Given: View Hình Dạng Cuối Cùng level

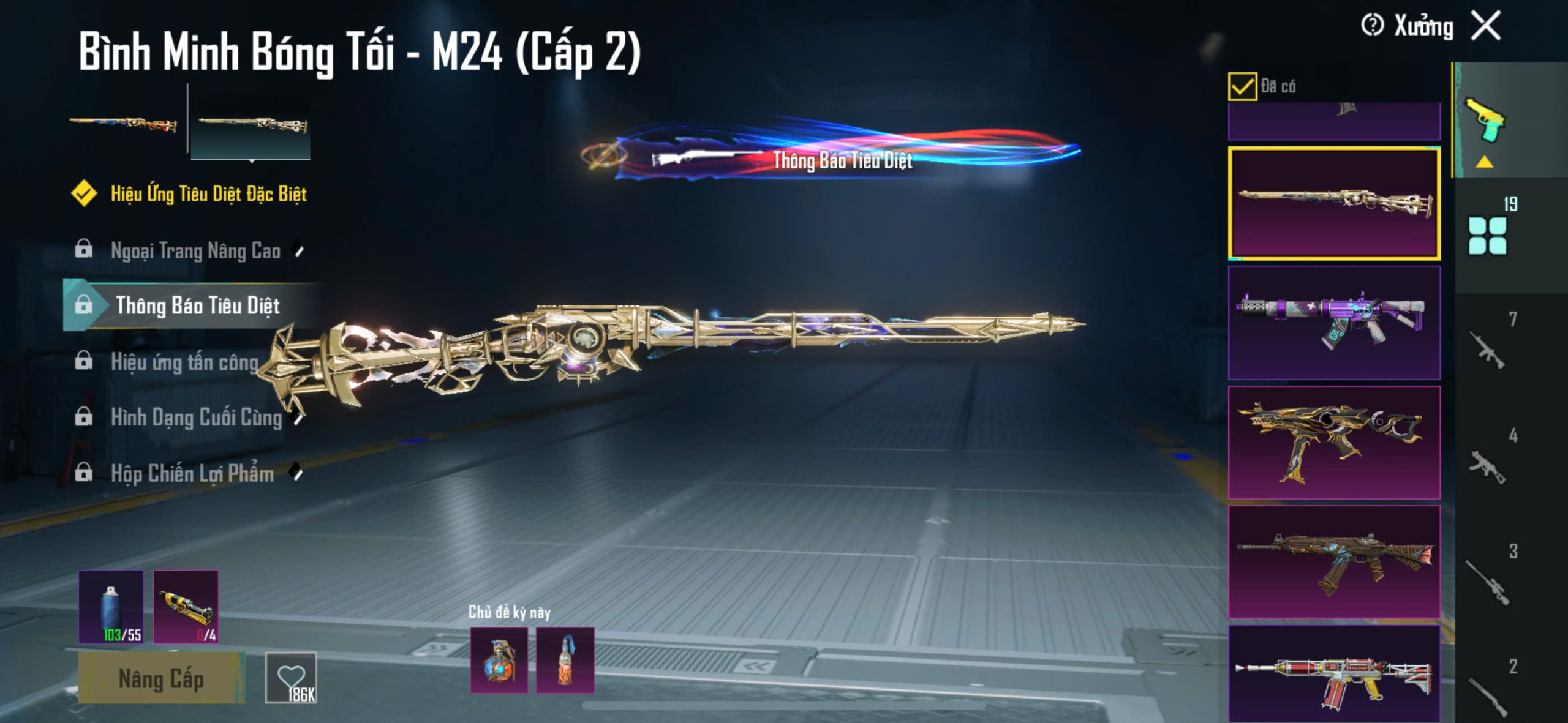Looking at the screenshot, I should pos(196,418).
